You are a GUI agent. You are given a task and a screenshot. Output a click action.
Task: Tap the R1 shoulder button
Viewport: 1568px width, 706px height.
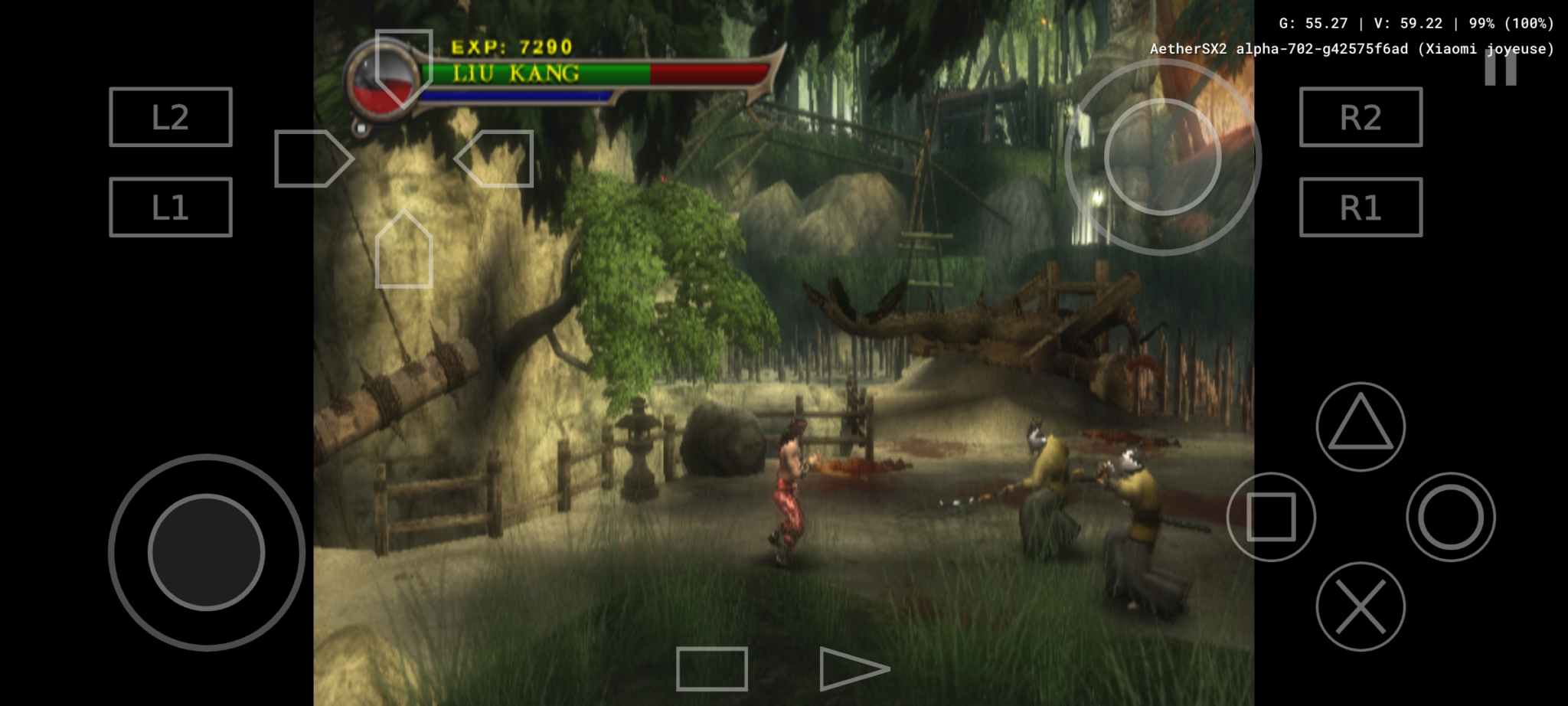[1361, 208]
